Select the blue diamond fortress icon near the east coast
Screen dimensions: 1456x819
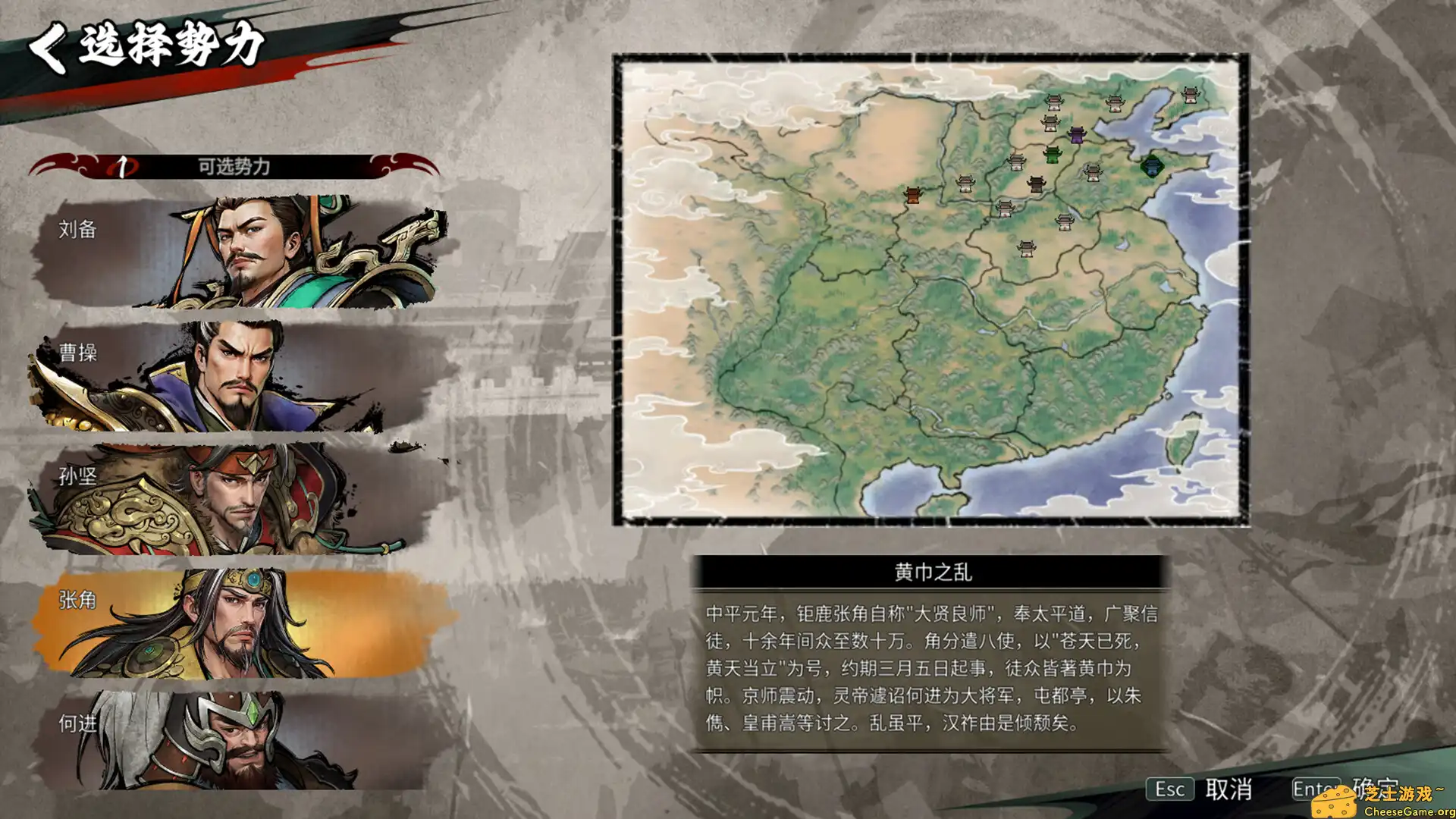(1153, 167)
